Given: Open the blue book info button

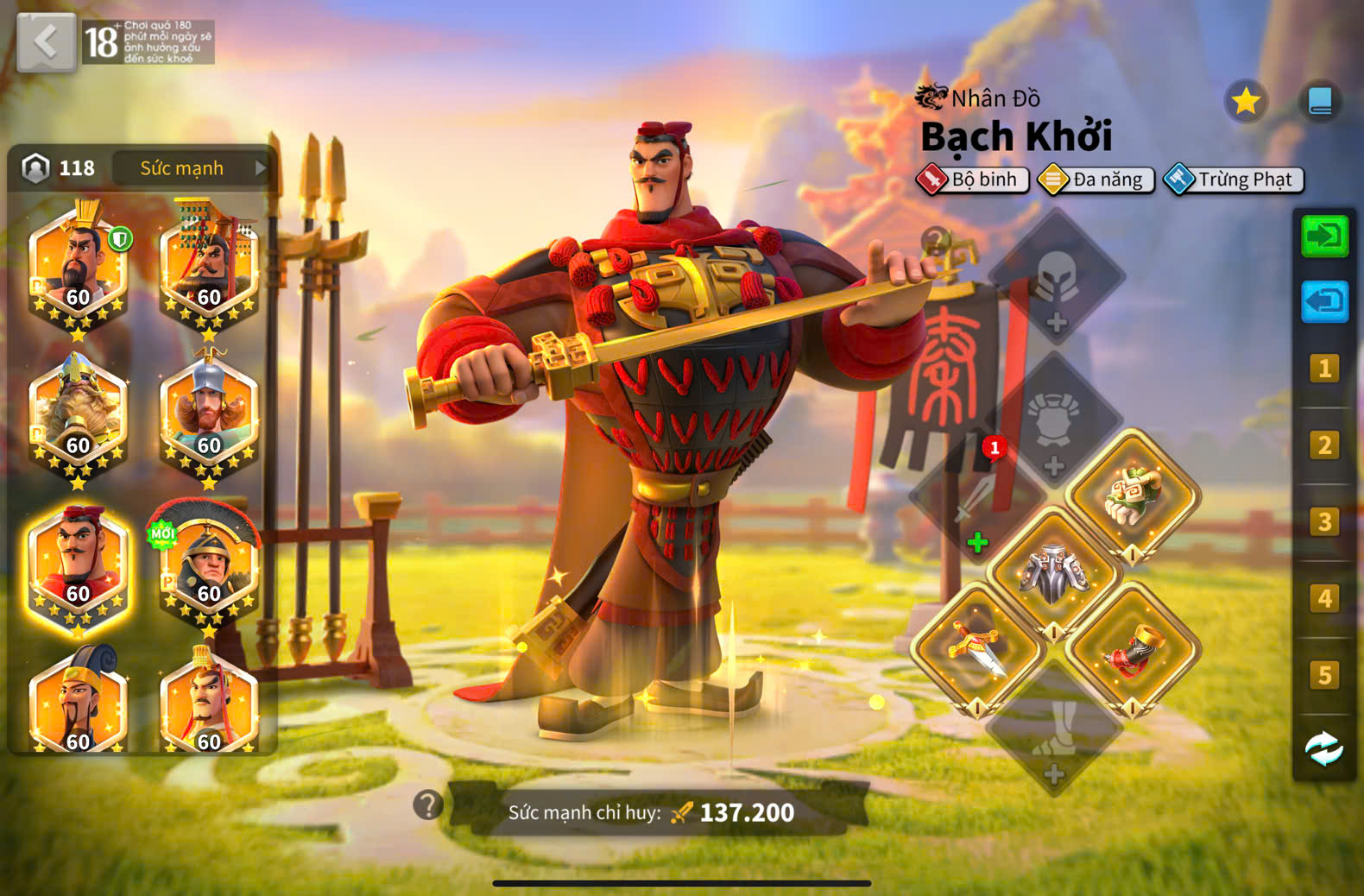Looking at the screenshot, I should click(x=1320, y=102).
